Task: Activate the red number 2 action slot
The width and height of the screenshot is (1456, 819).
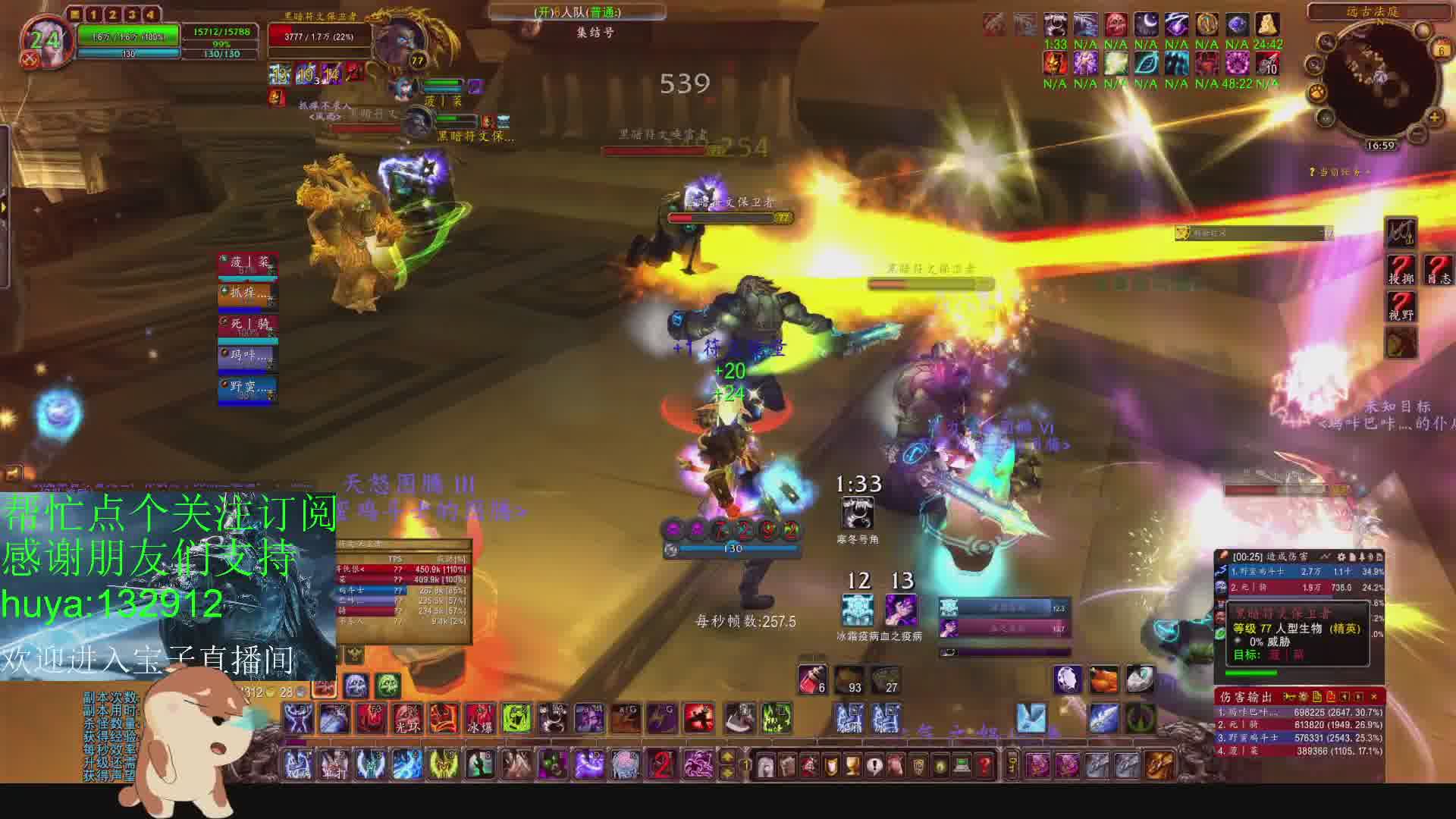Action: click(662, 765)
